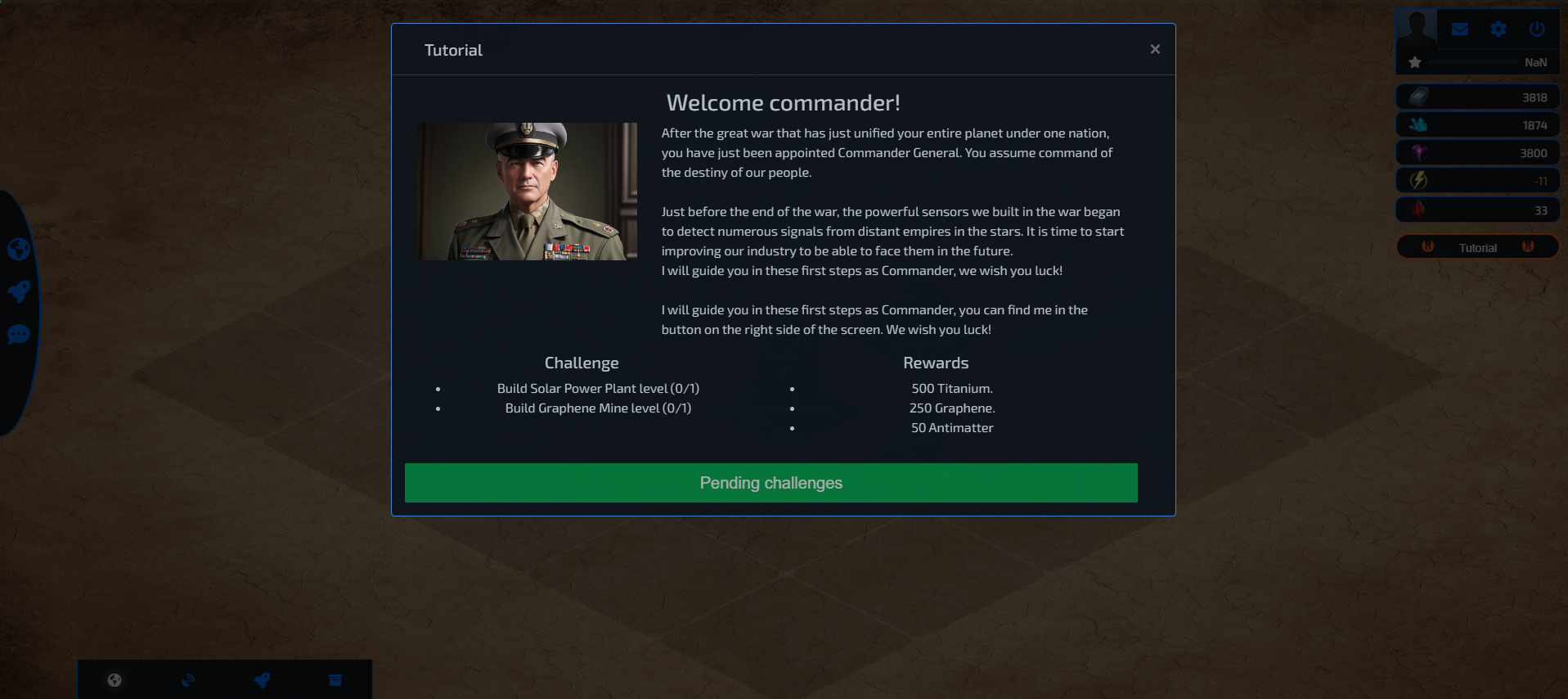This screenshot has height=699, width=1568.
Task: Click the commander portrait image
Action: pyautogui.click(x=527, y=191)
